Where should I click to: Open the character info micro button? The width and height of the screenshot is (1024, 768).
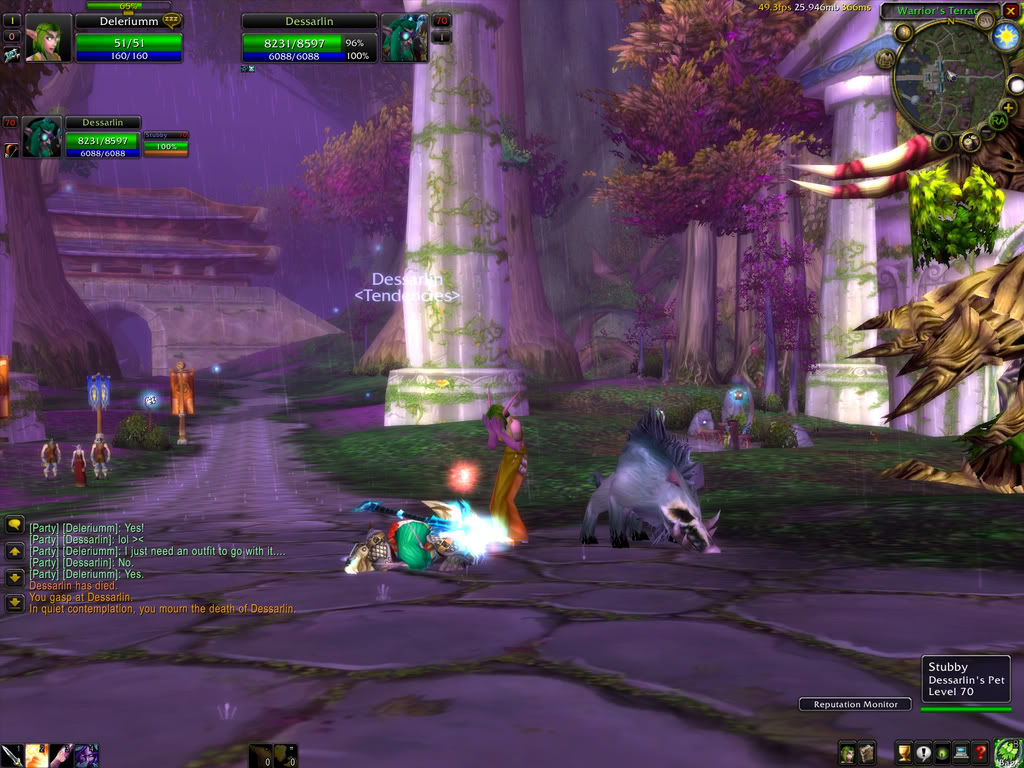pos(847,754)
